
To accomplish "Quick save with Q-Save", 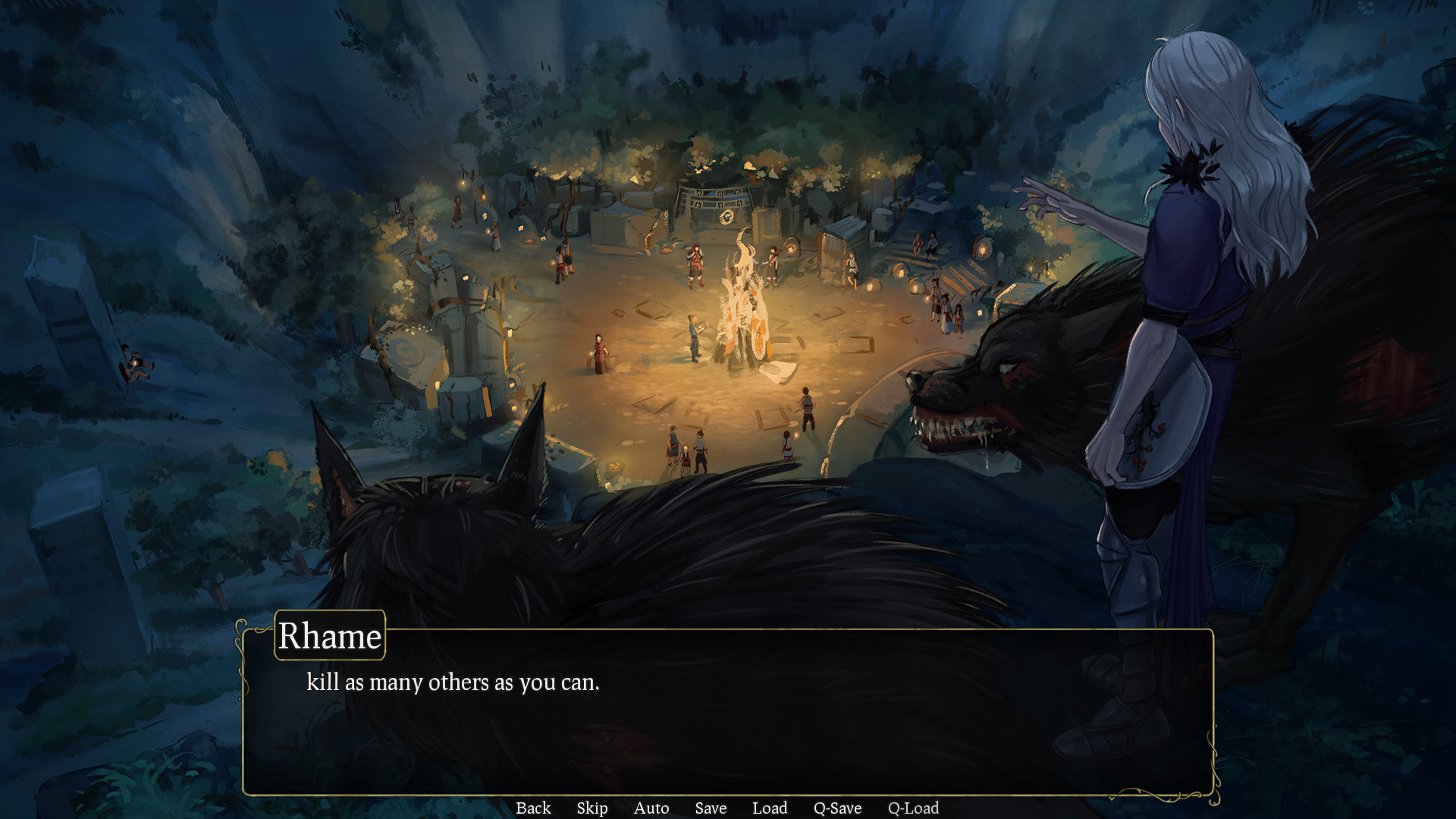I will (837, 808).
